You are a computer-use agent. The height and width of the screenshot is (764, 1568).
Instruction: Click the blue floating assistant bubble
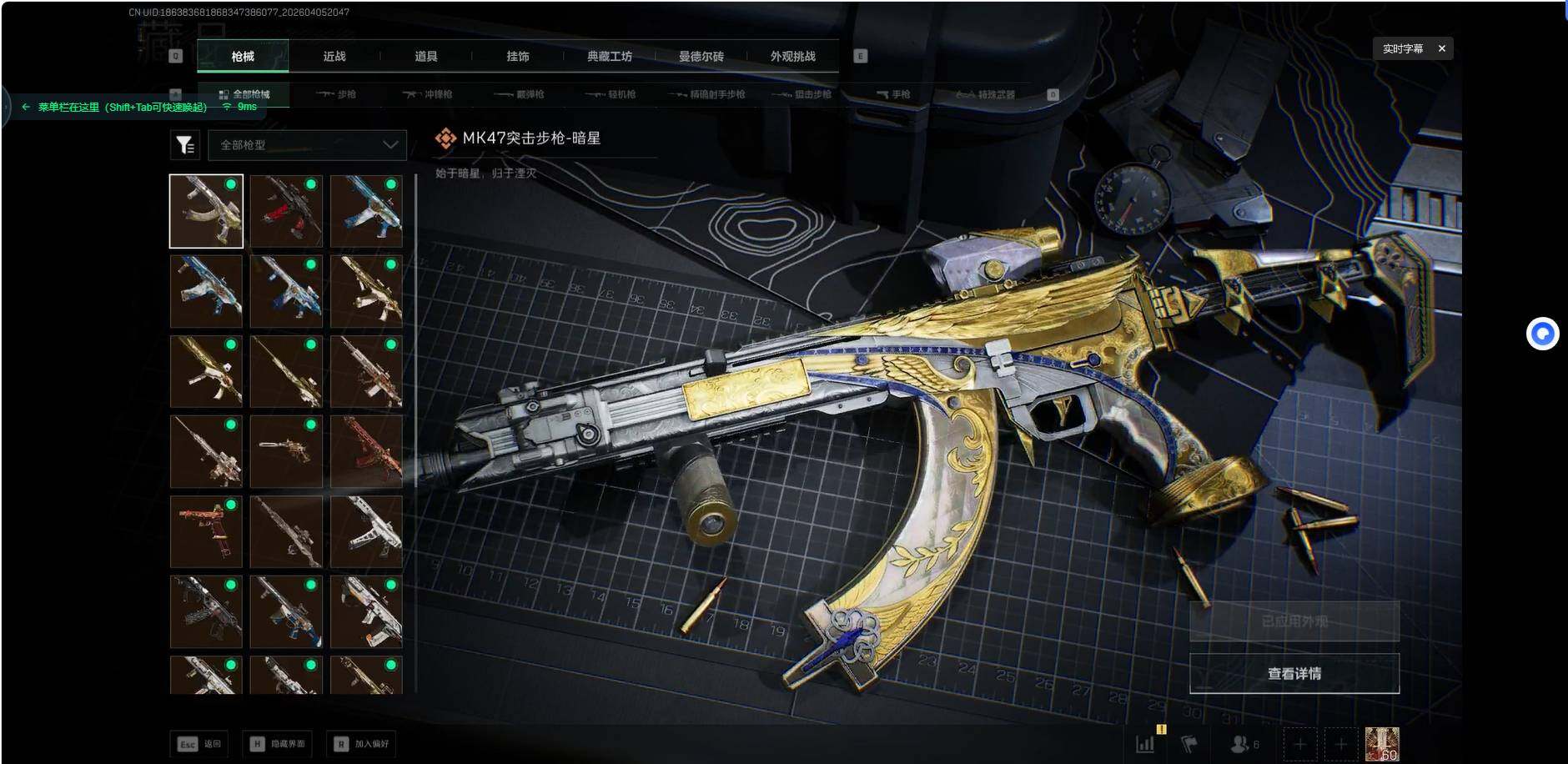point(1542,334)
